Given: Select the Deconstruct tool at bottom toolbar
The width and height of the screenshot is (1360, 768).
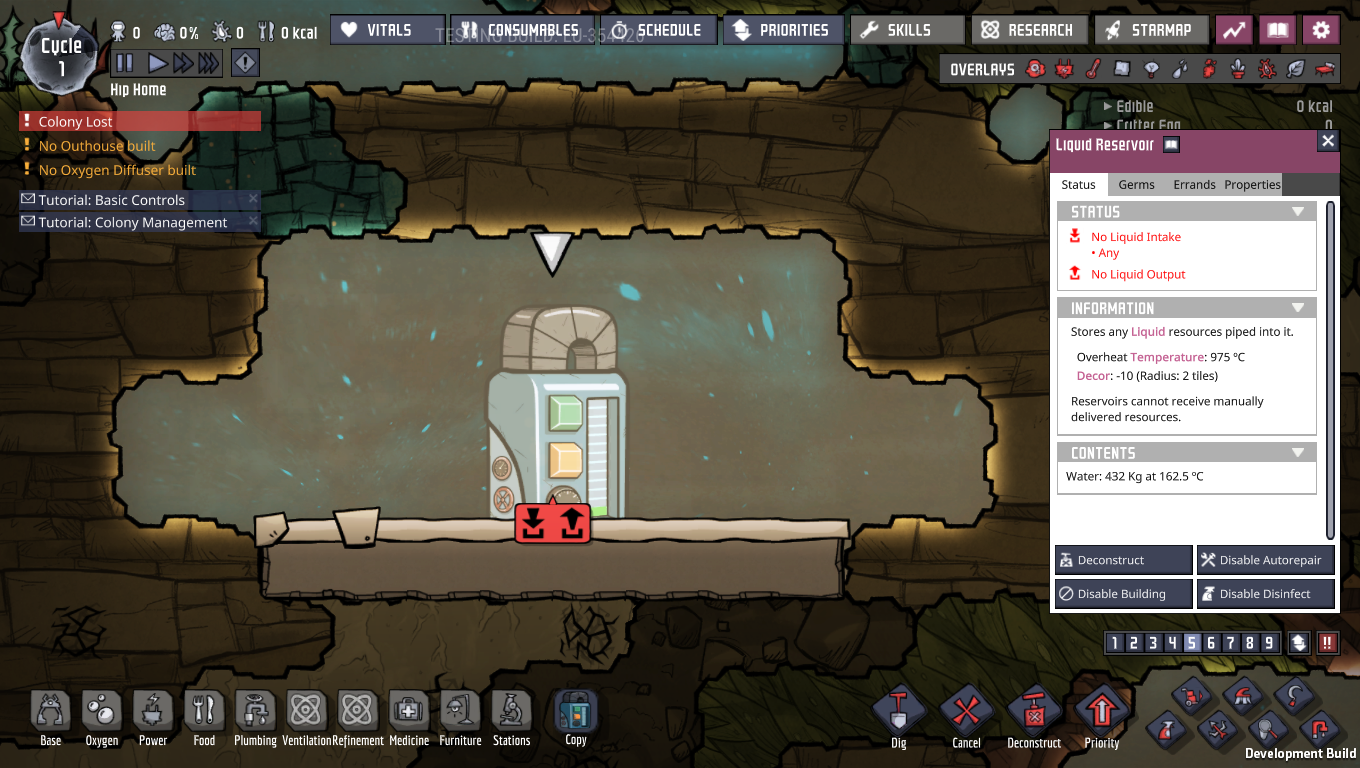Looking at the screenshot, I should coord(1033,715).
